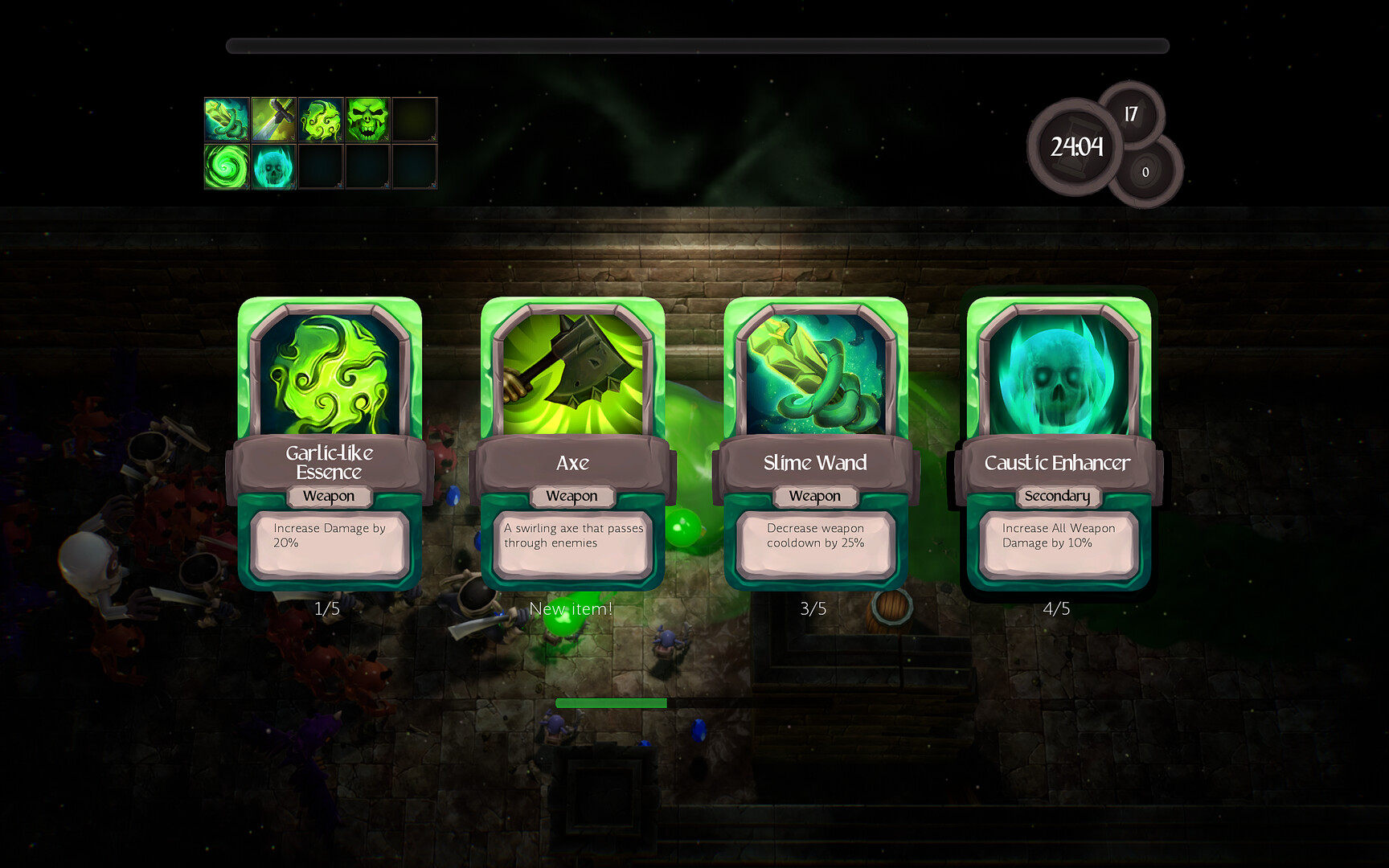Select the Slime Wand icon in the inventory bar
The height and width of the screenshot is (868, 1389).
pyautogui.click(x=226, y=119)
